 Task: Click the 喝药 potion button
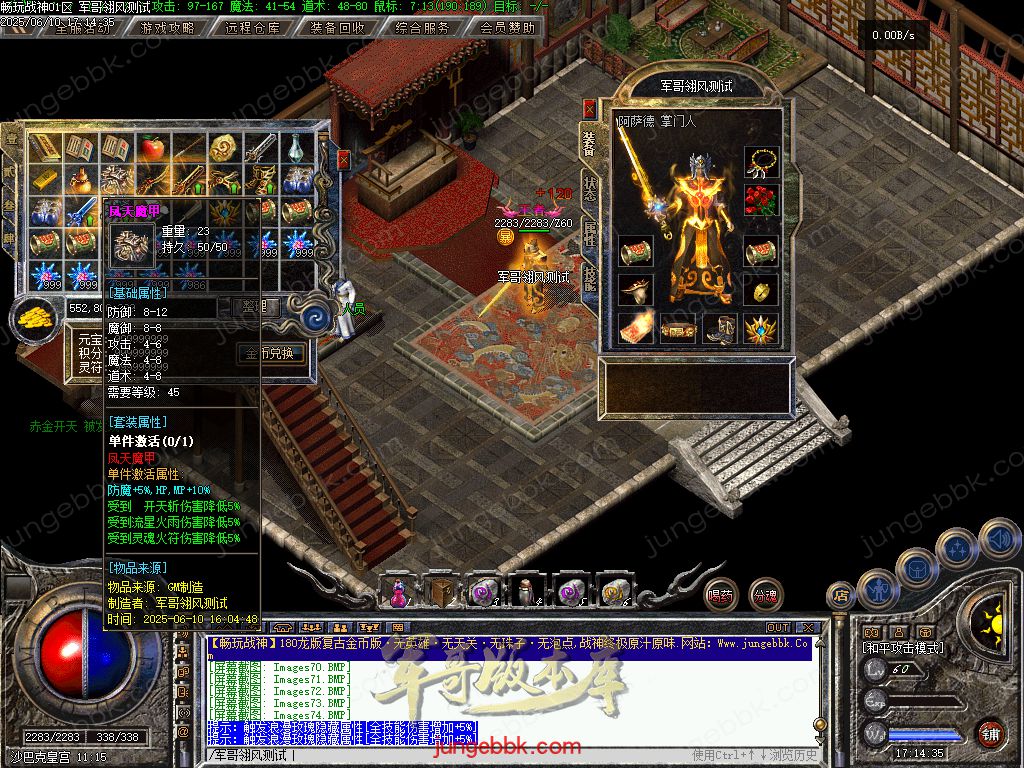tap(720, 595)
